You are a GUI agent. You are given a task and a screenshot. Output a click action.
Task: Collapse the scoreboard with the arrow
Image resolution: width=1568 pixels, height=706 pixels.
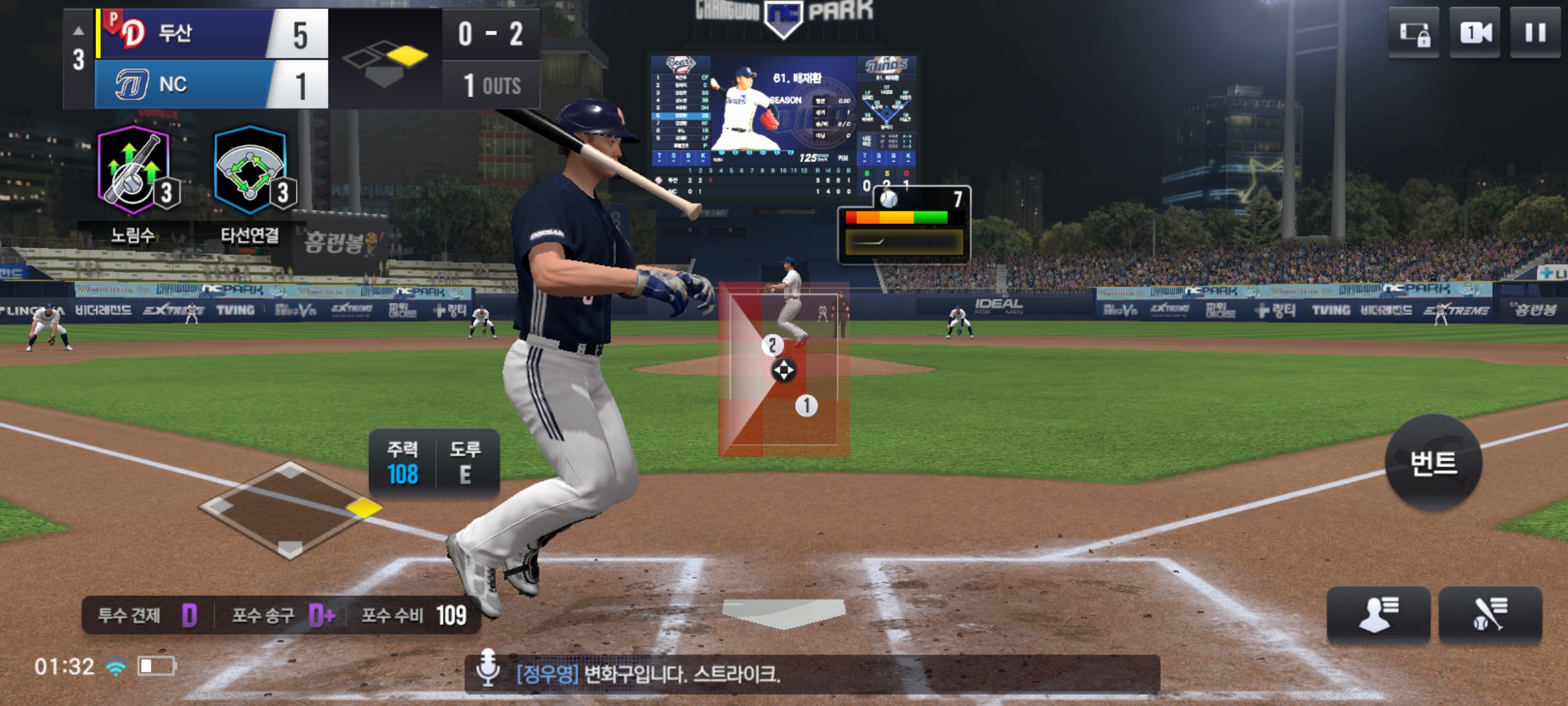78,31
